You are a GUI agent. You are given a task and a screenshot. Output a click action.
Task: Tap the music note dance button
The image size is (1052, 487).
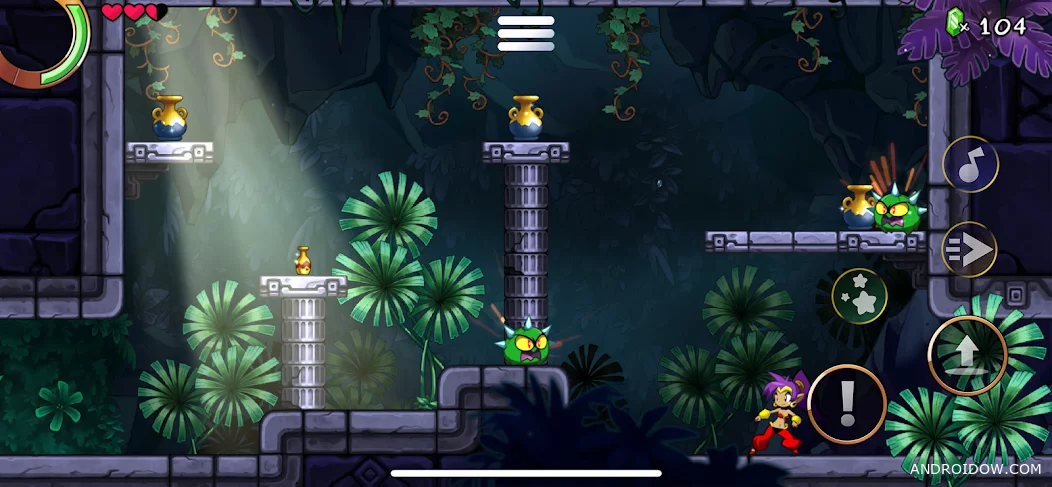(x=970, y=164)
